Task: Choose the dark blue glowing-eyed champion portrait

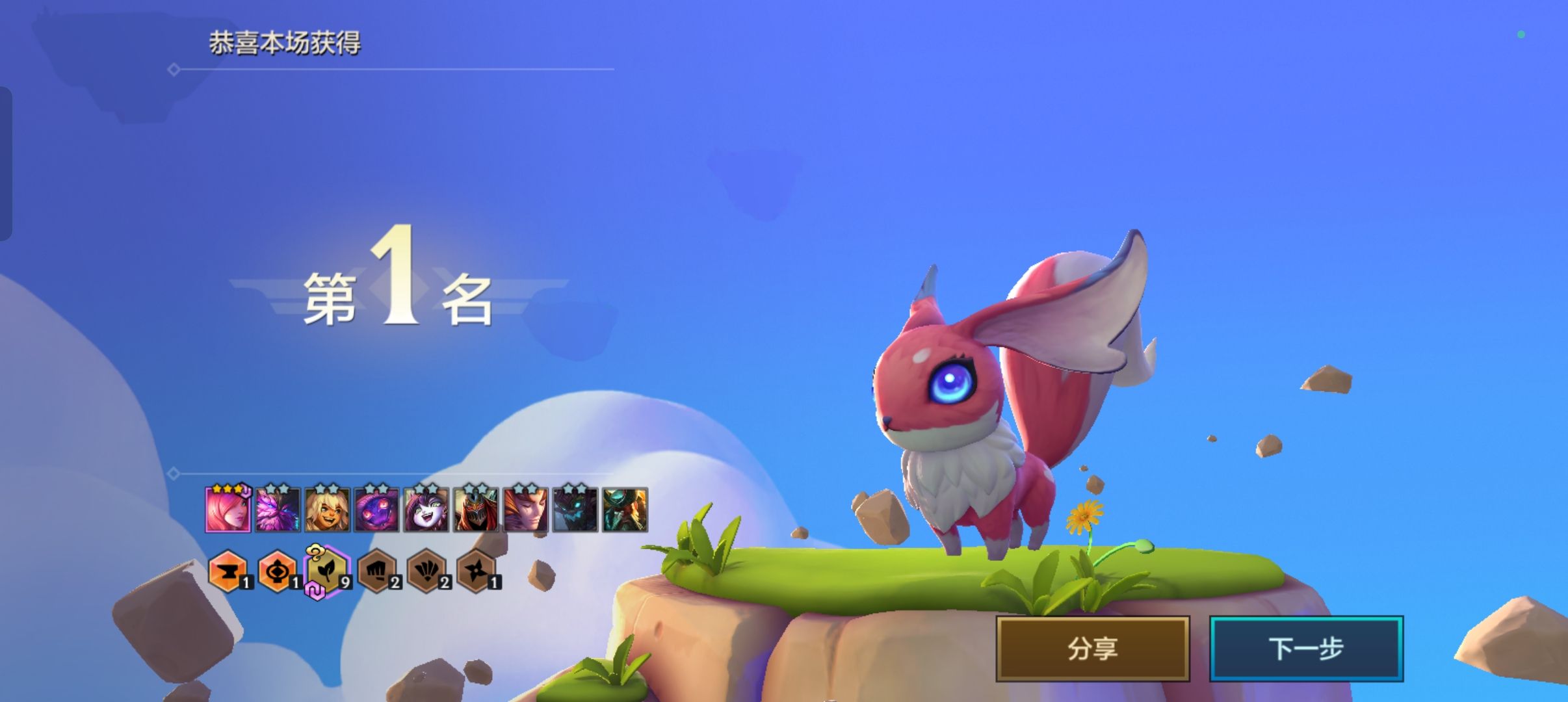Action: pos(575,510)
